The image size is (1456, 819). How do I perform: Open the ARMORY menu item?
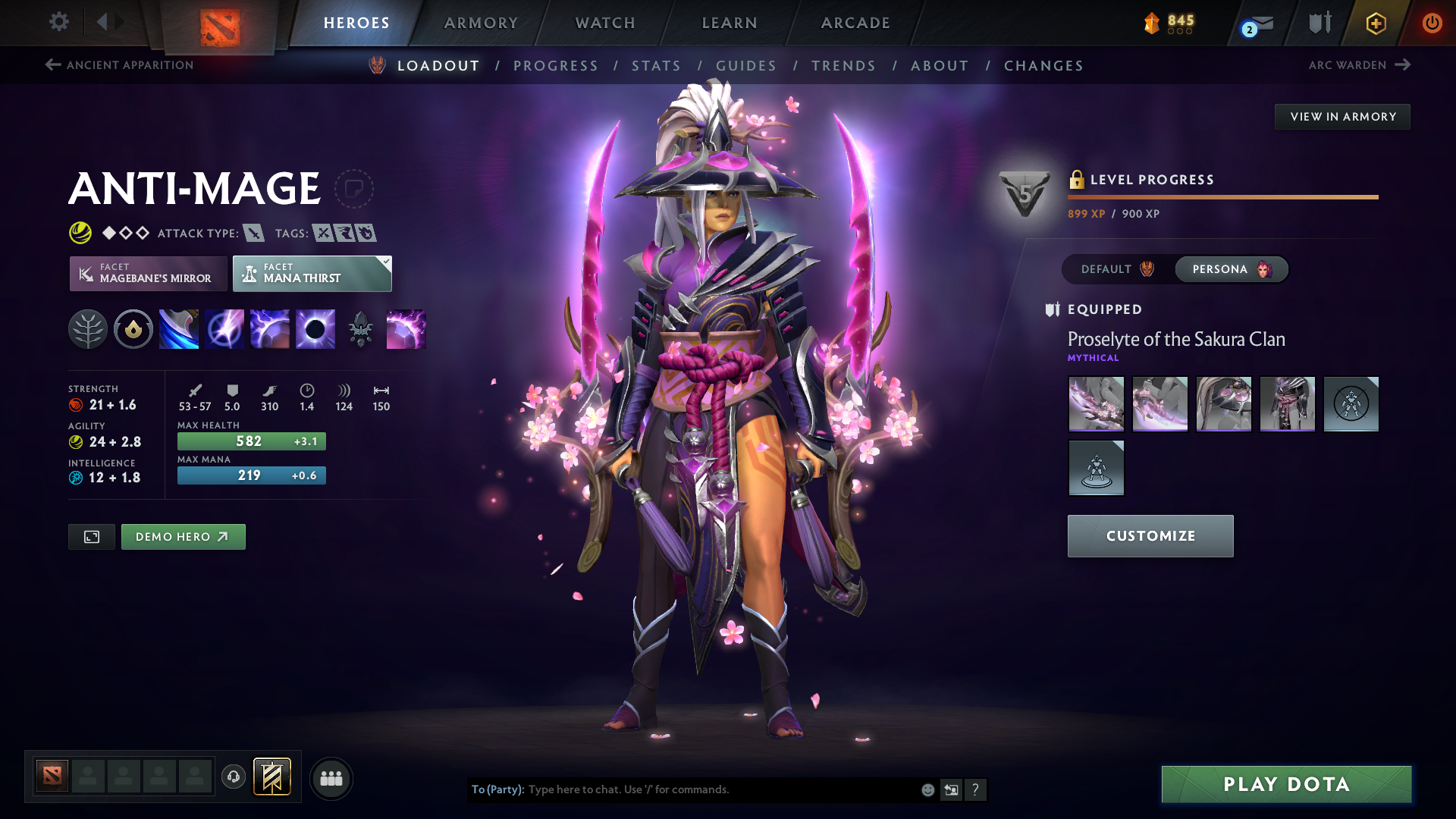(481, 23)
